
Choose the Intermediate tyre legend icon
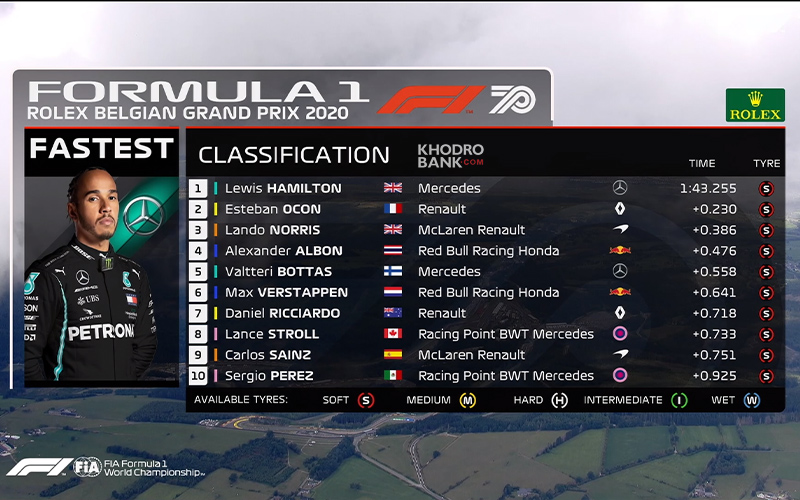[680, 400]
